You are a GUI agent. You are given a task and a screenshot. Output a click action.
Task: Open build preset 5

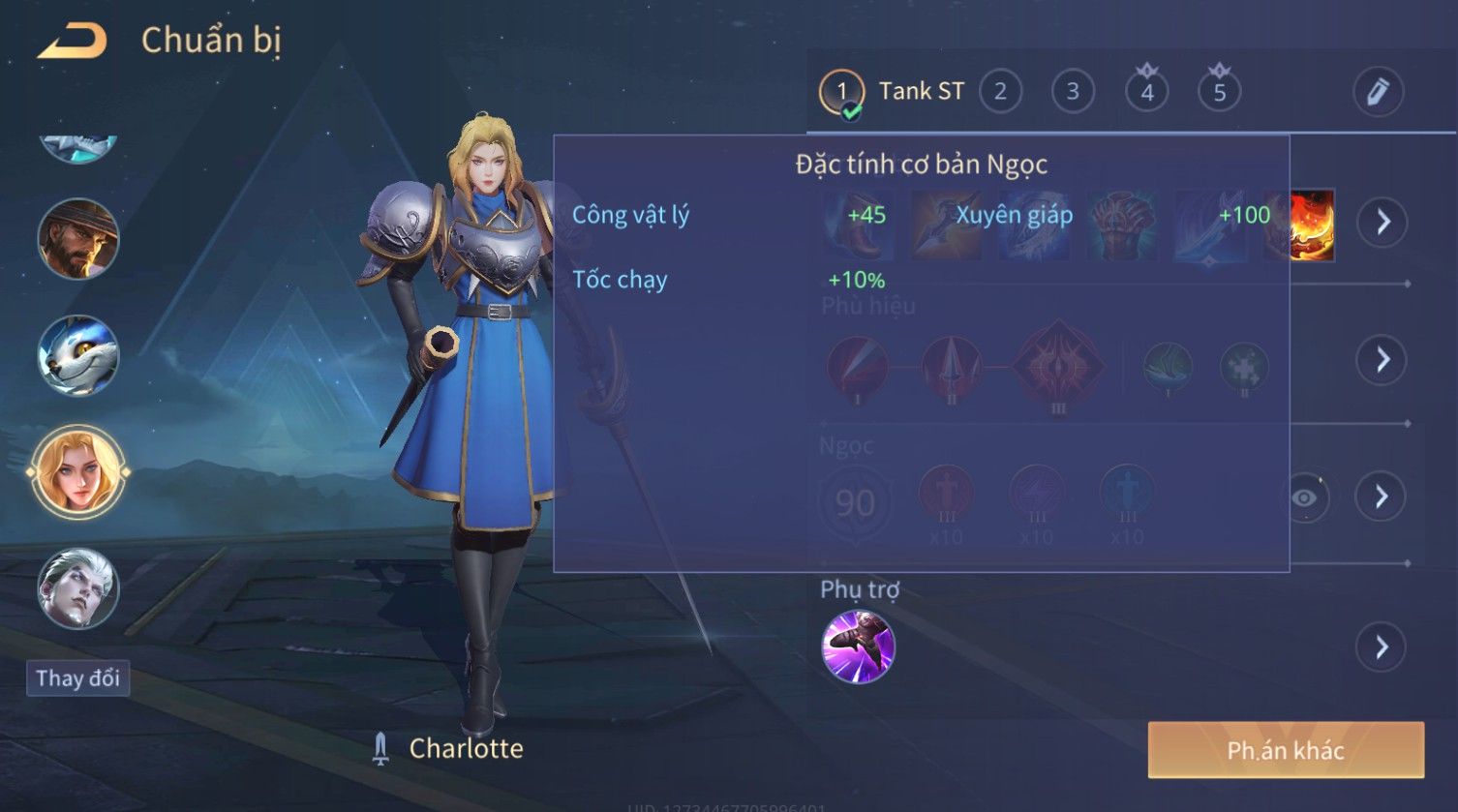(x=1219, y=92)
